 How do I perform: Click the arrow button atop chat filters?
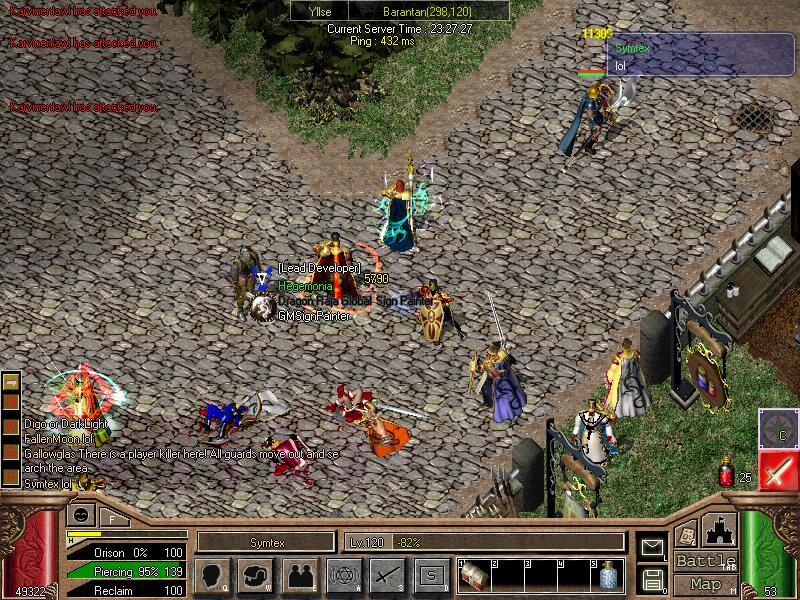[x=12, y=382]
